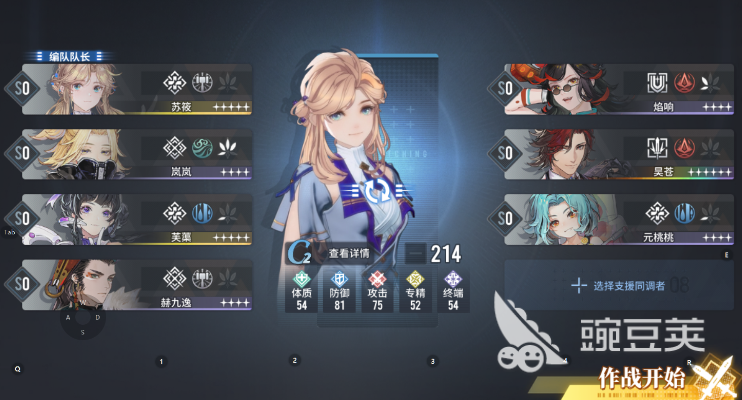Open the magnifier search icon

tap(18, 369)
